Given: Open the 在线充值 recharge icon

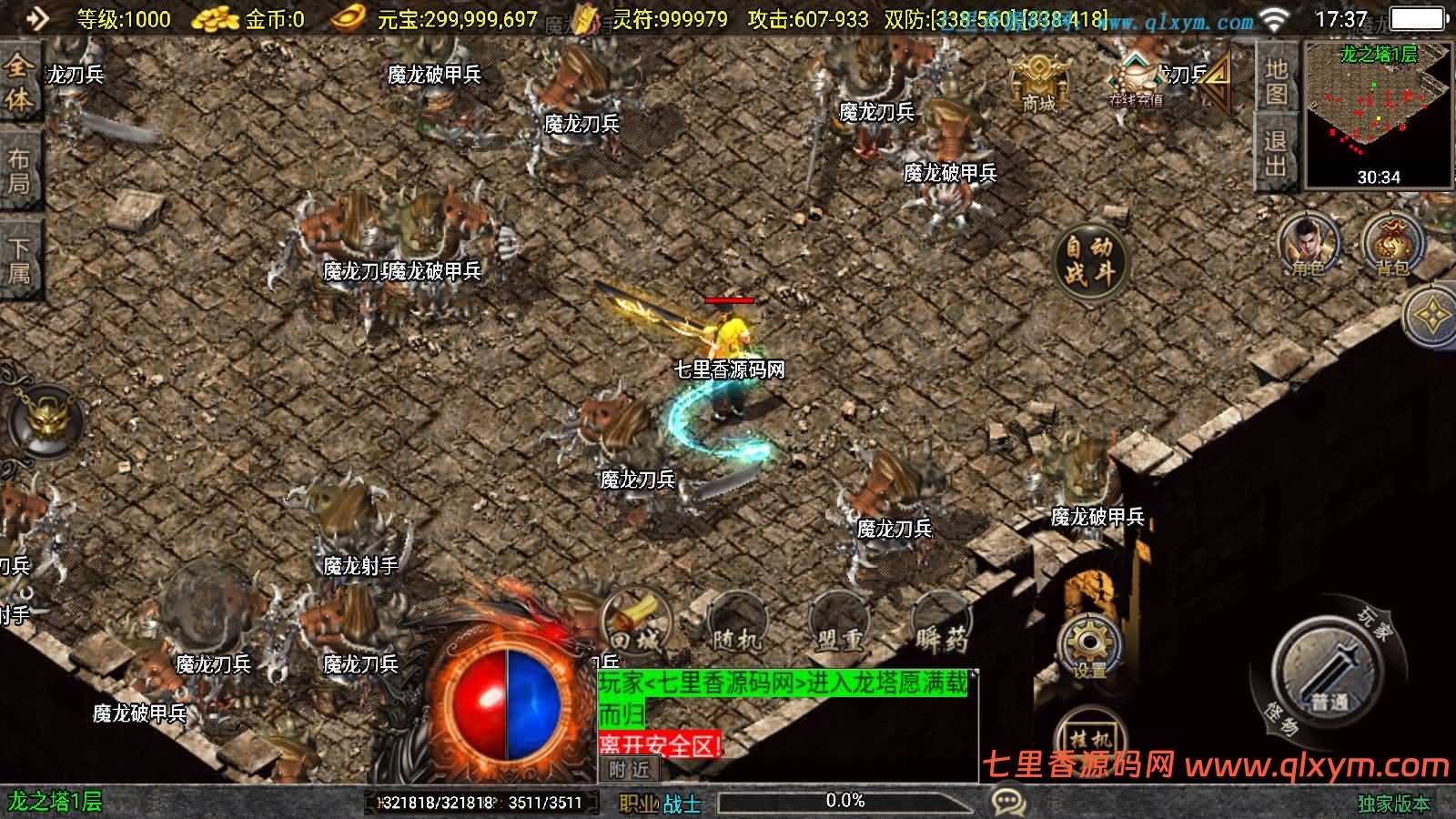Looking at the screenshot, I should [1135, 82].
